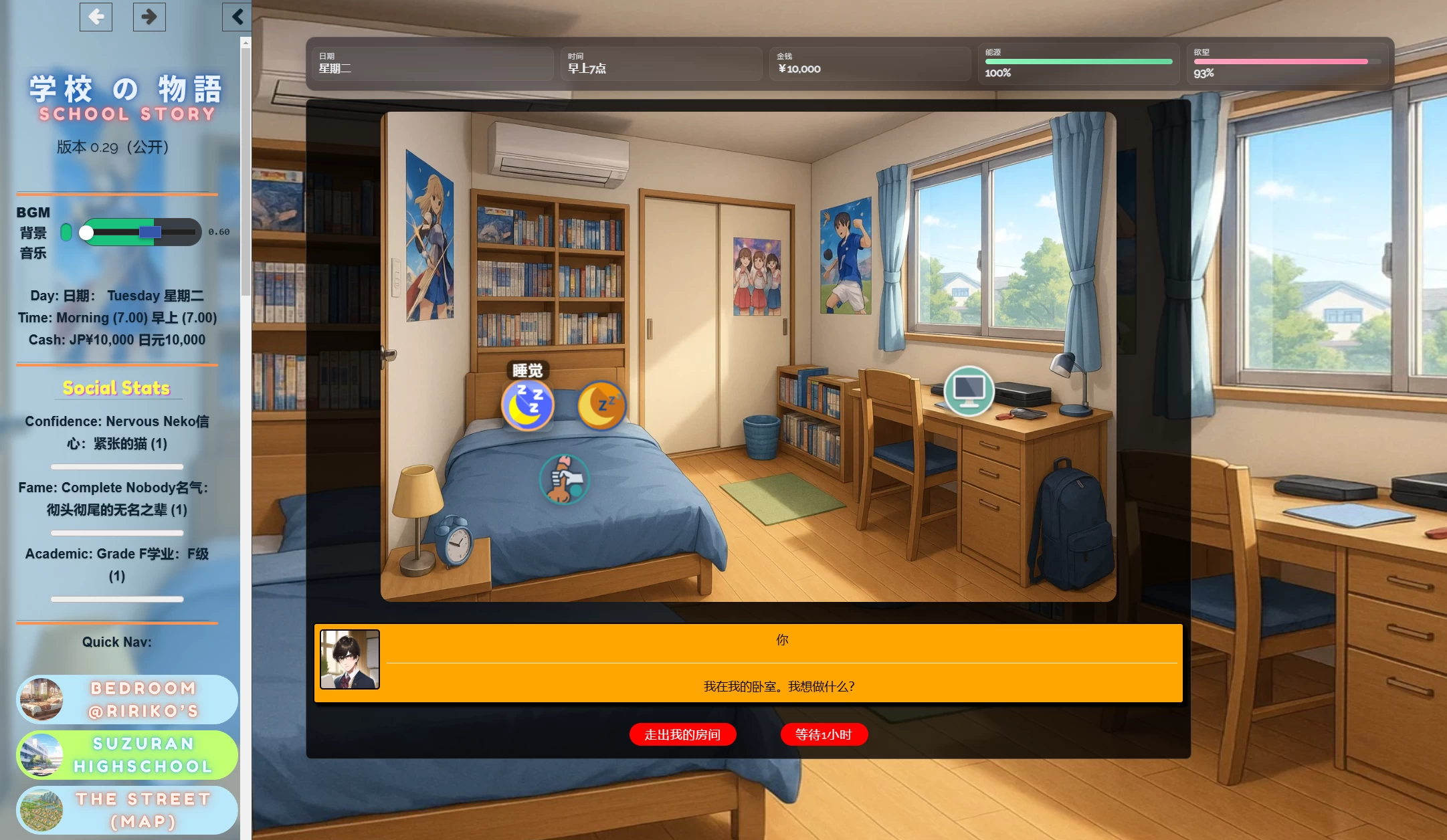Open Bedroom @Ririko's quick nav
Screen dimensions: 1447x840
point(126,700)
